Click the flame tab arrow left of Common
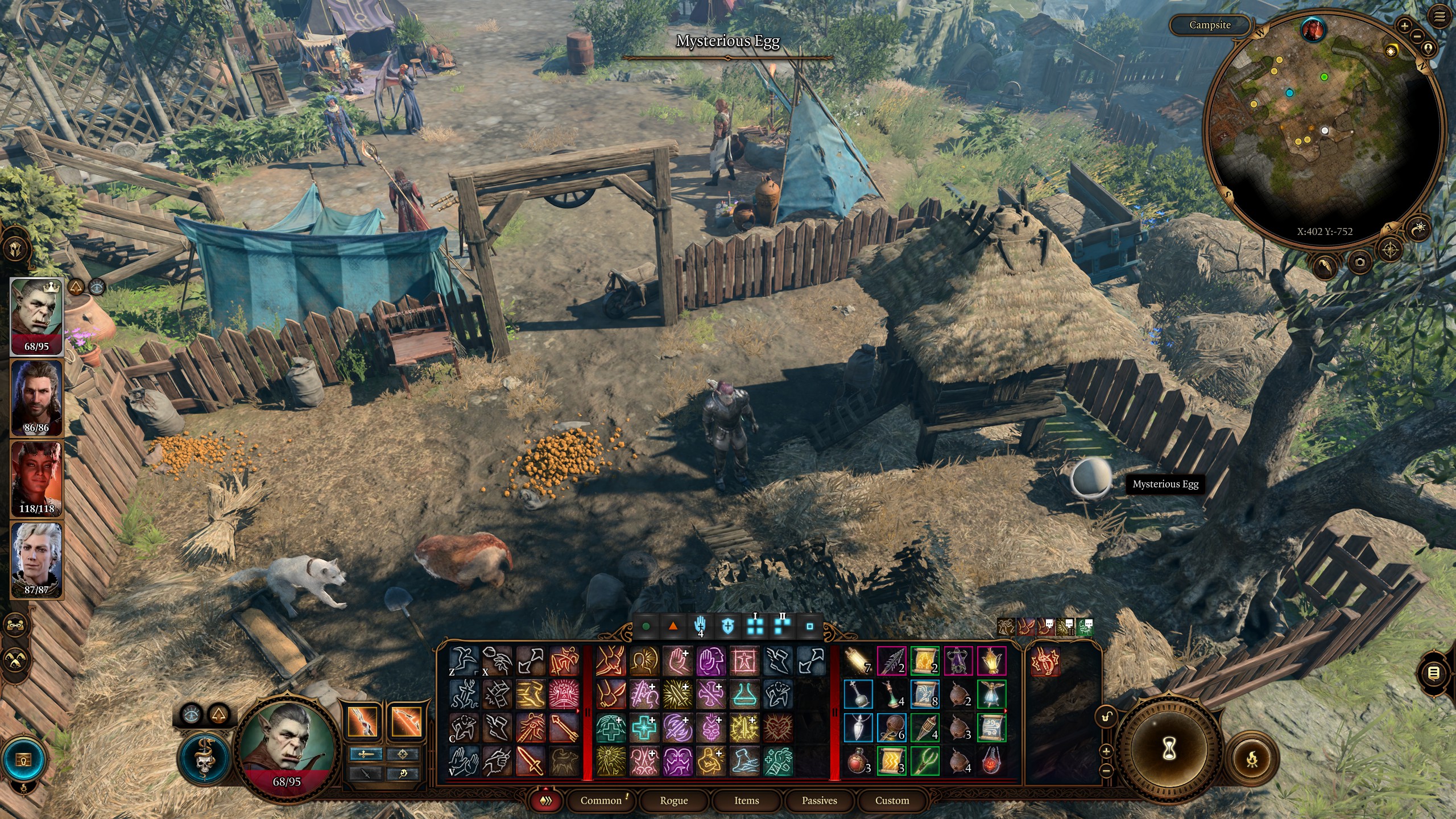 click(546, 801)
